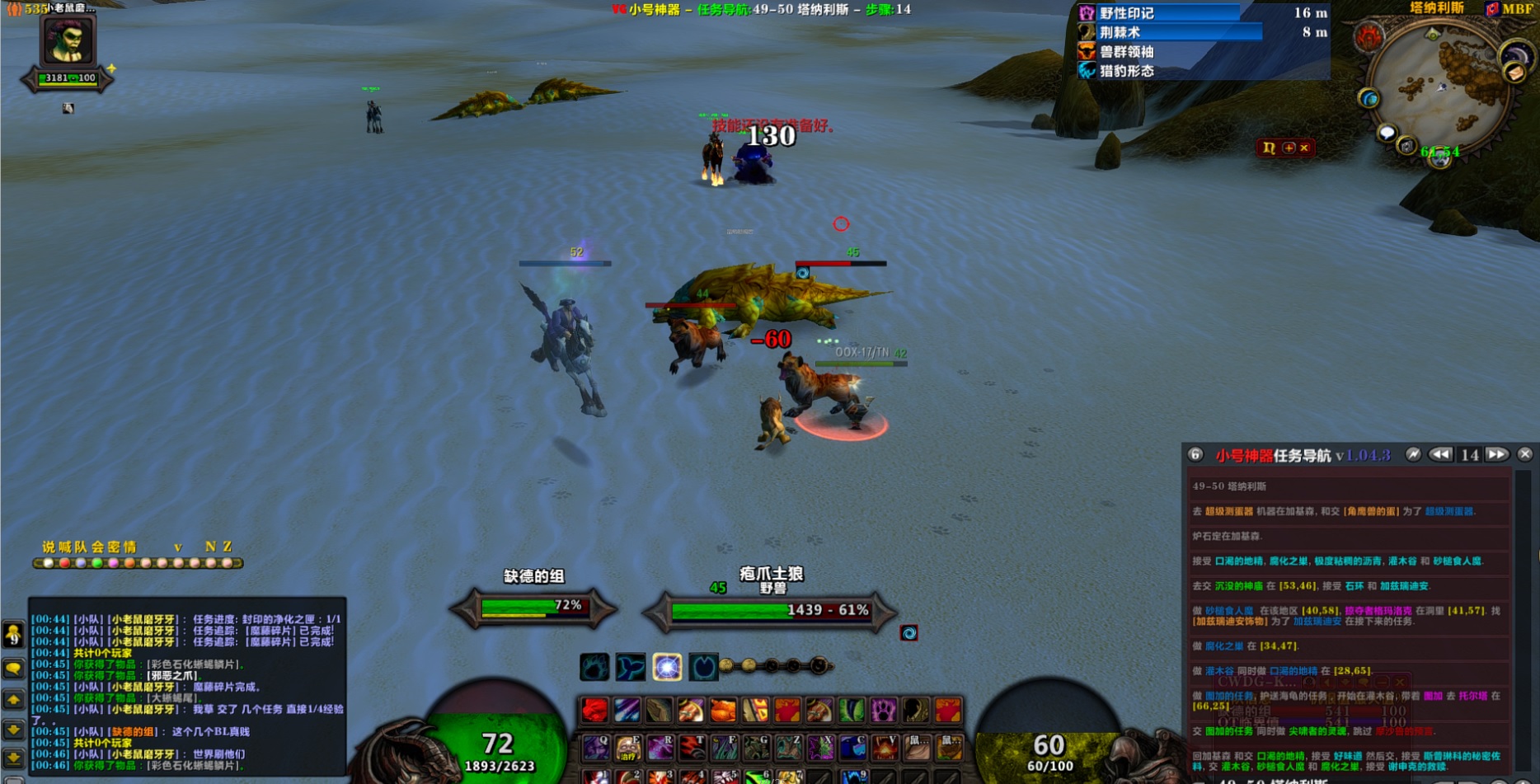Screen dimensions: 1540x784
Task: Click the small red X next to plus
Action: (1304, 148)
